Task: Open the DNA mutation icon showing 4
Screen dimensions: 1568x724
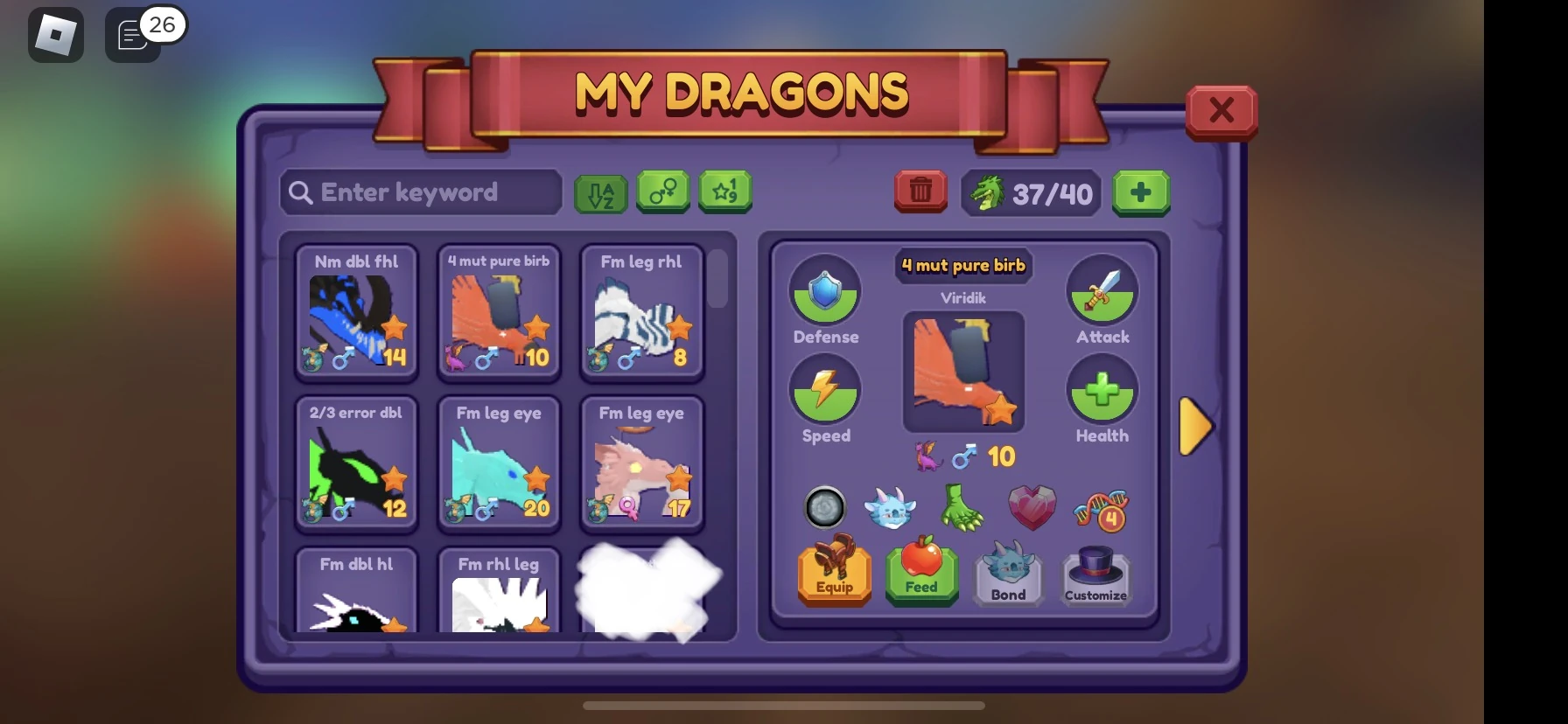Action: 1102,510
